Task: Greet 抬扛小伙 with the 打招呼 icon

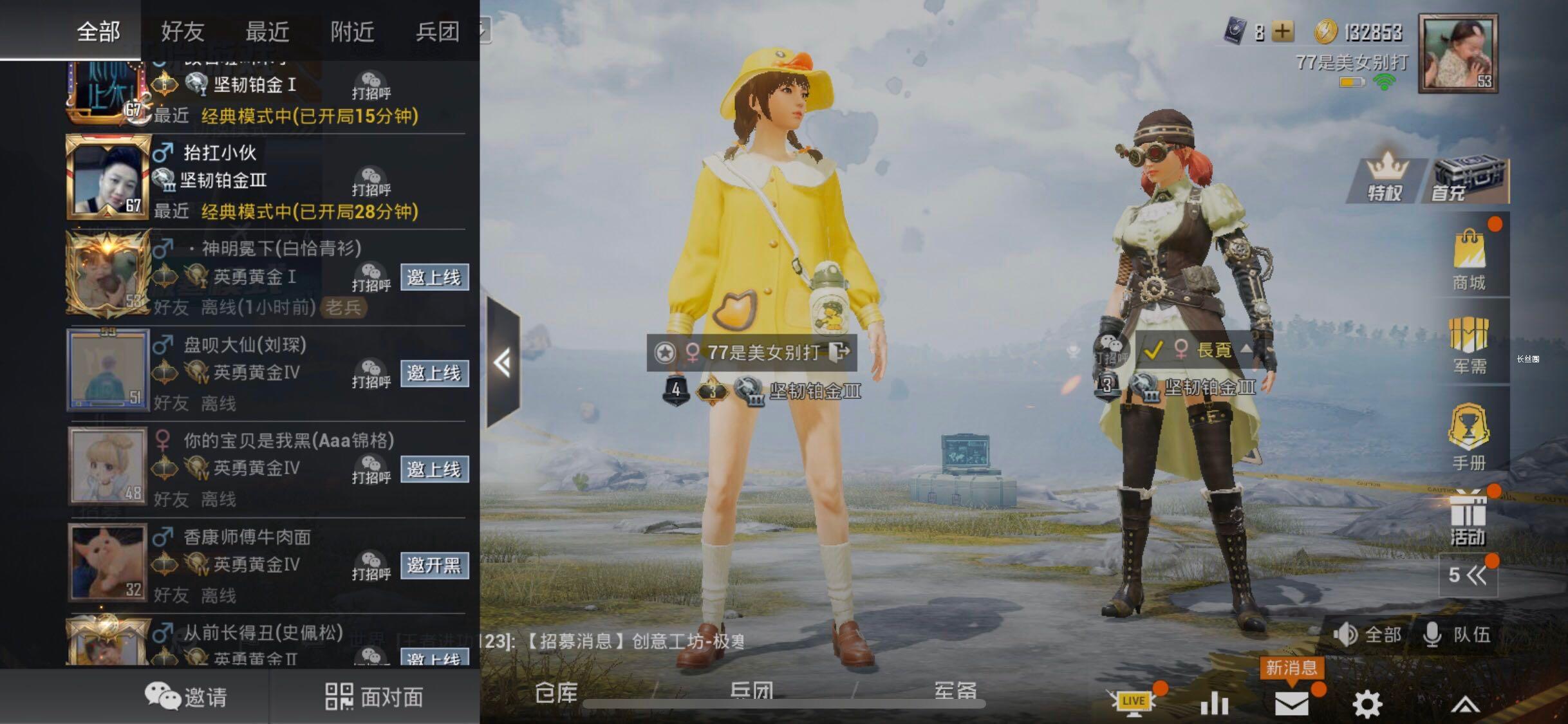Action: click(371, 180)
